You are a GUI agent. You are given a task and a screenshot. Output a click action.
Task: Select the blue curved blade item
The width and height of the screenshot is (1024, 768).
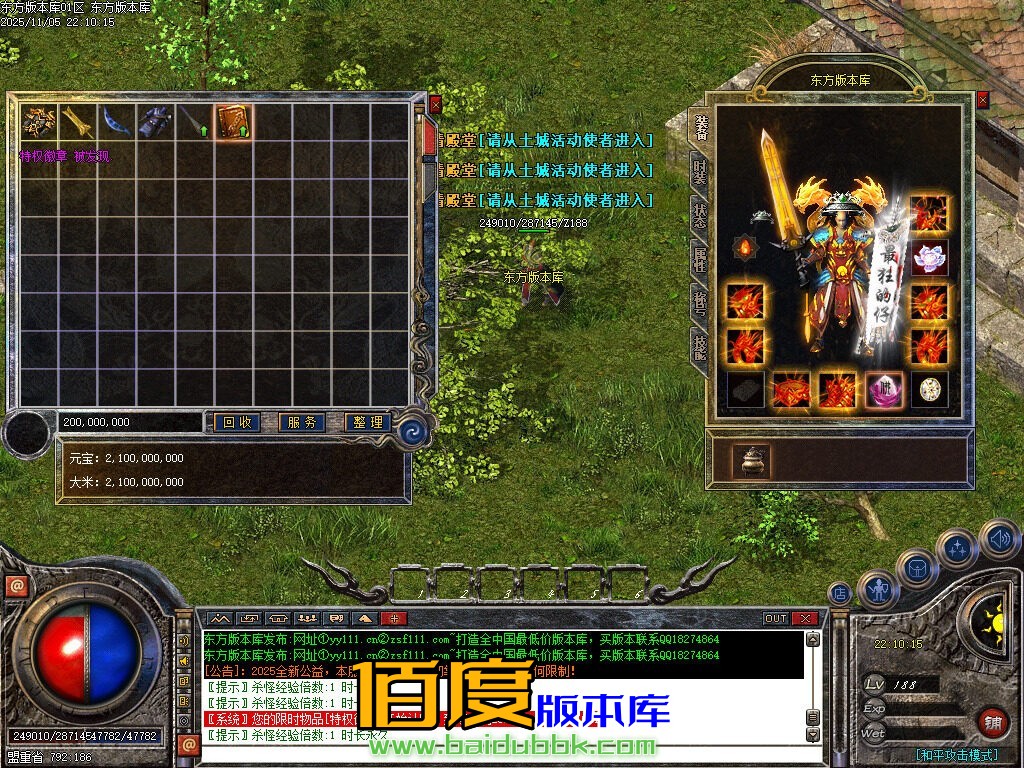point(116,122)
